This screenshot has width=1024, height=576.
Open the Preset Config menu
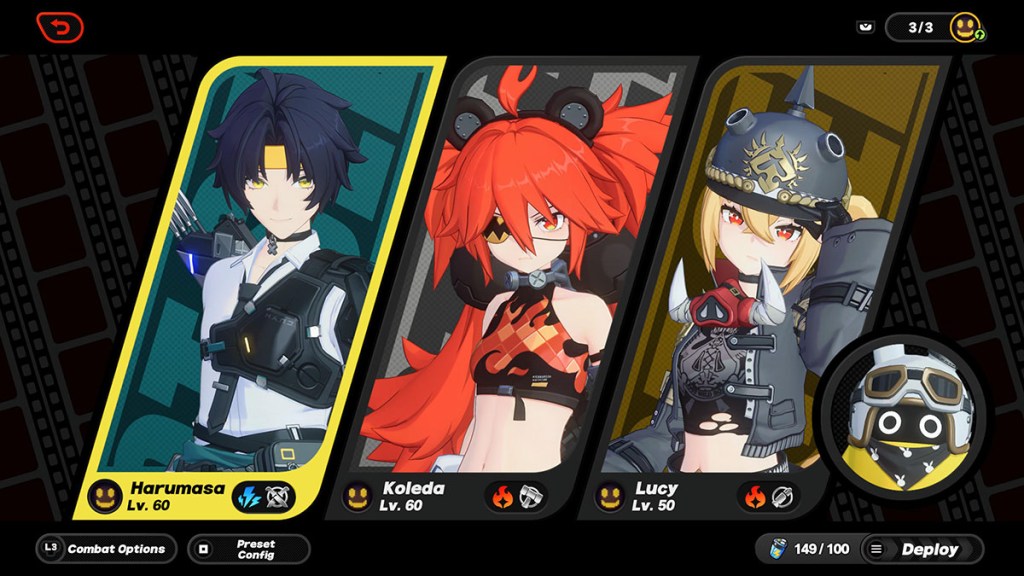[x=248, y=549]
